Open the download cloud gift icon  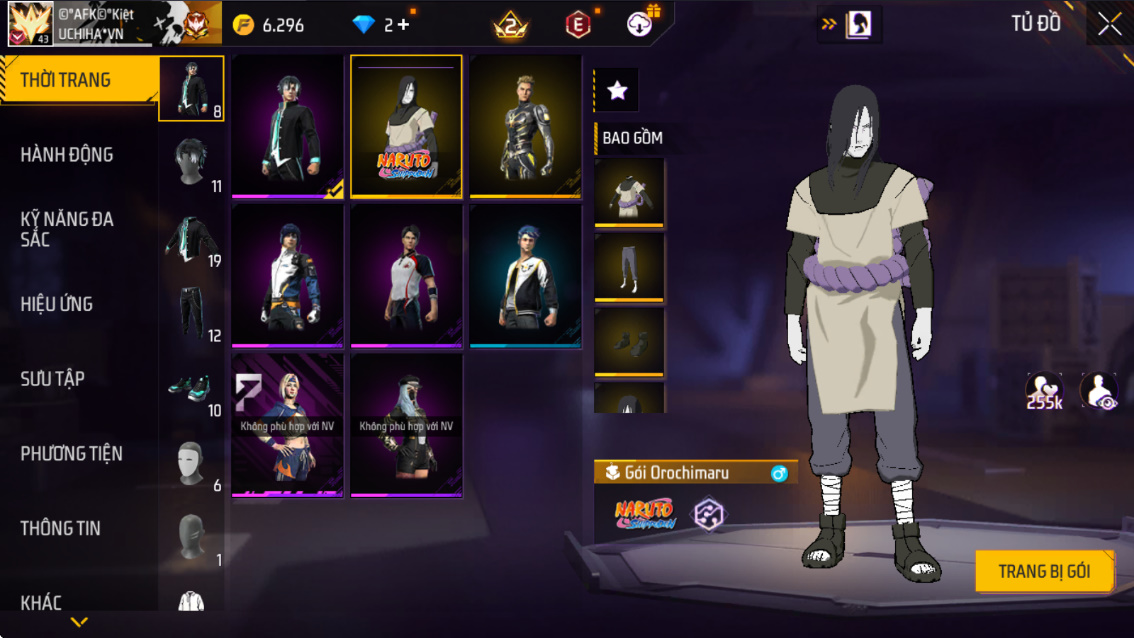click(x=640, y=25)
